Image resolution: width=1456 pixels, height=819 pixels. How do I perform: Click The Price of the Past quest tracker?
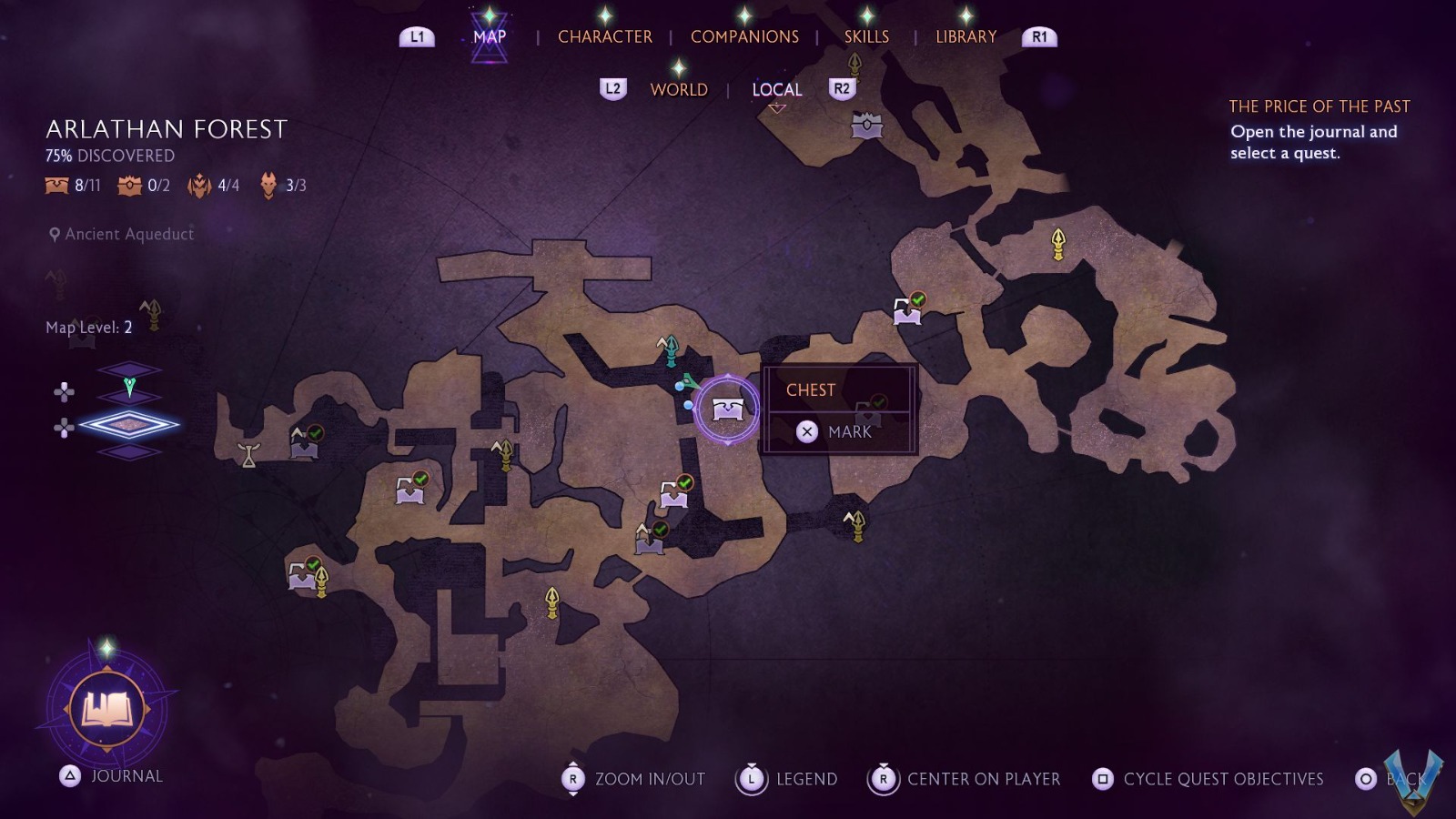1319,129
